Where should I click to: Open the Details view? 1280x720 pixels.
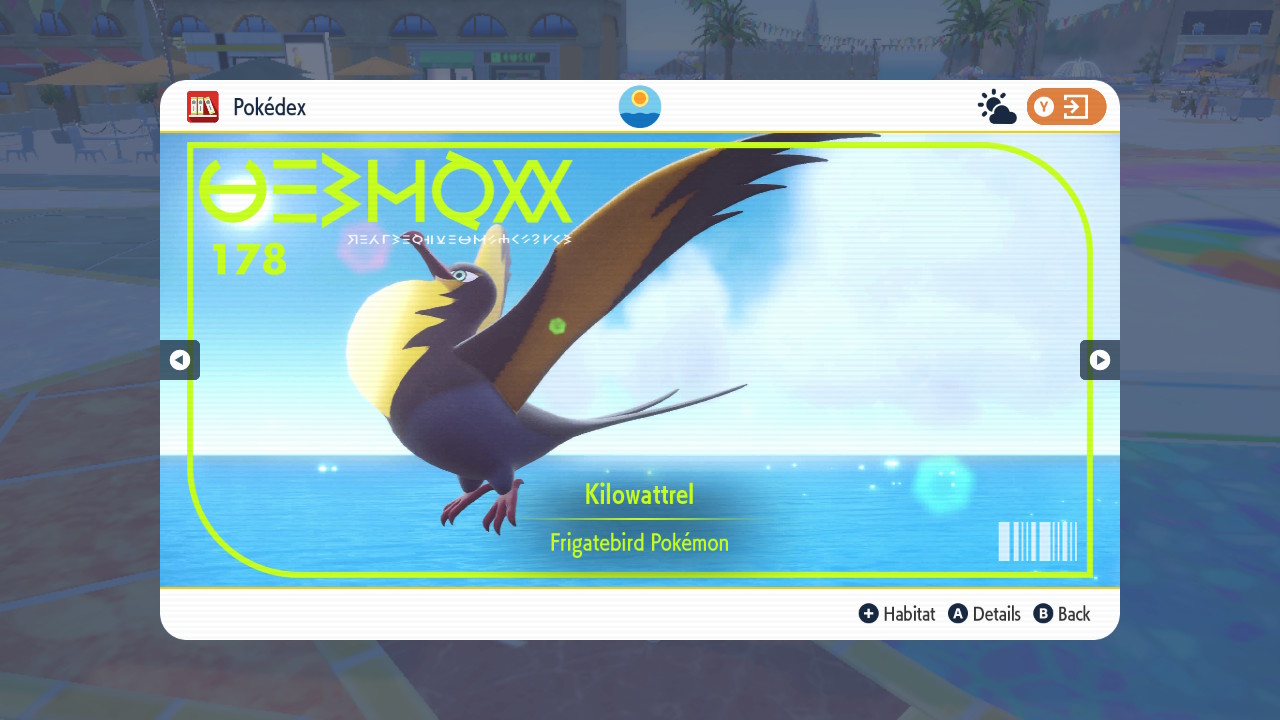[x=998, y=614]
